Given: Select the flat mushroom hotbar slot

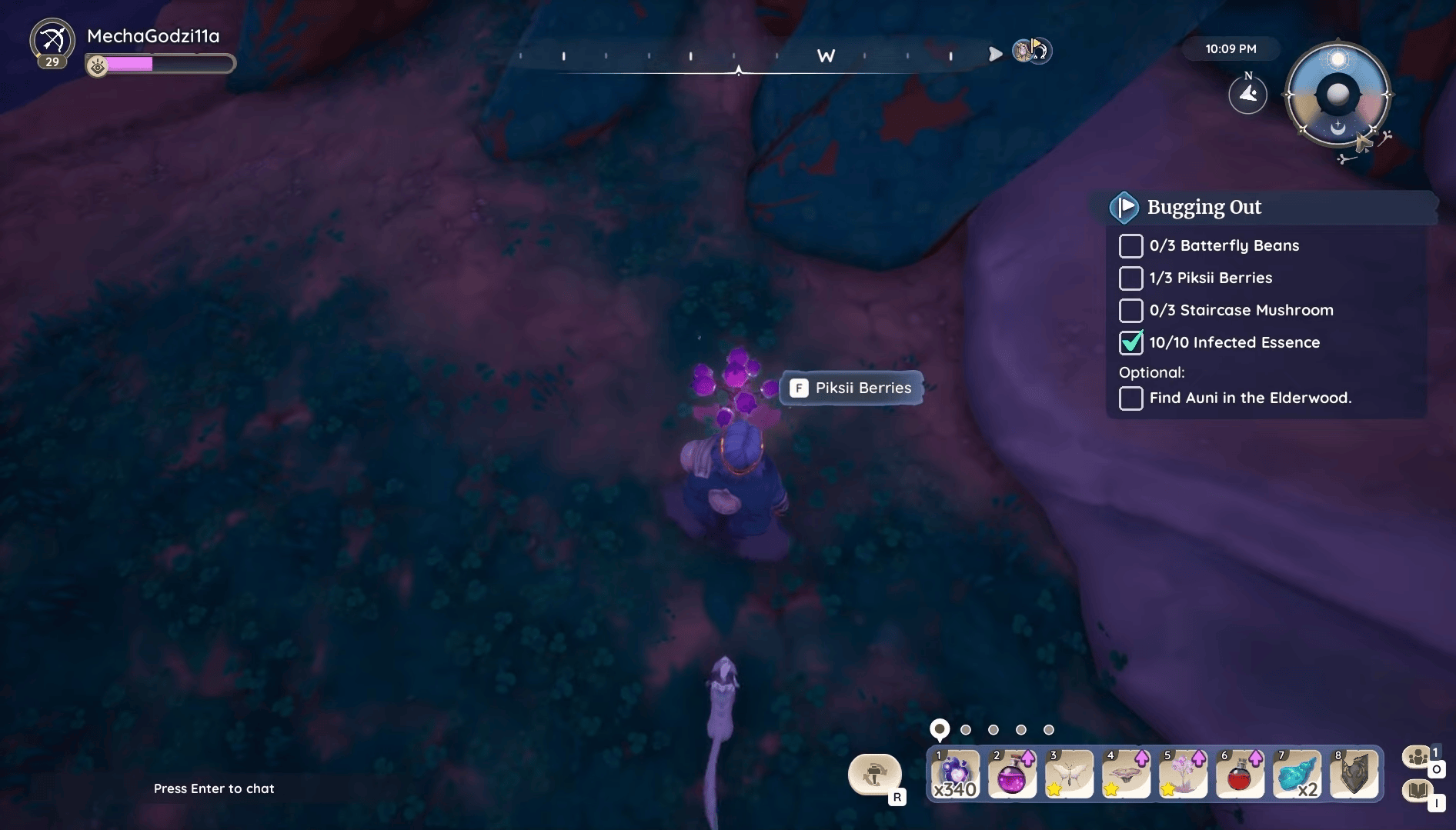Looking at the screenshot, I should tap(1126, 774).
